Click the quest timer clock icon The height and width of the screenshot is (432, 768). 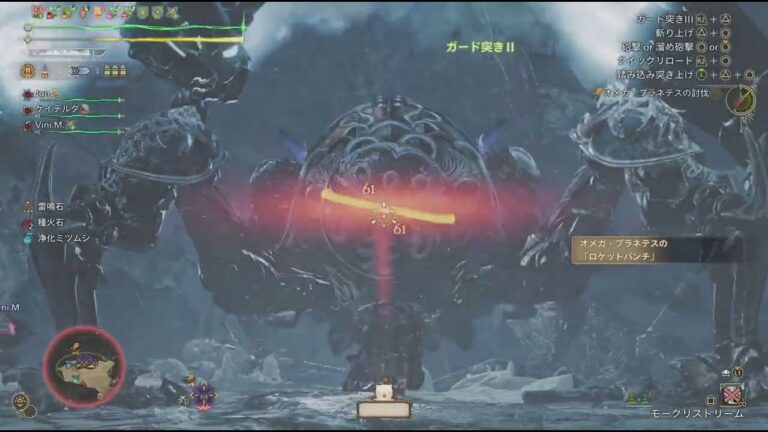pyautogui.click(x=741, y=99)
